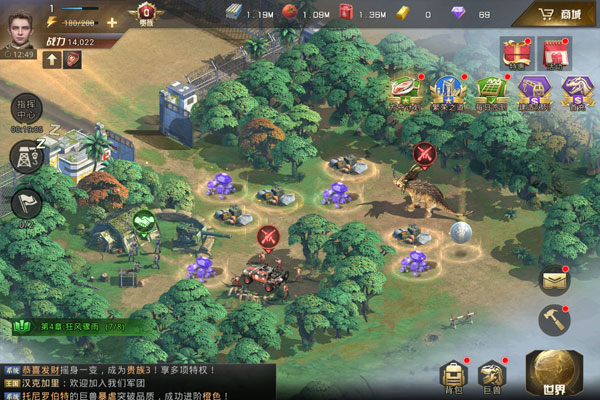Open the calendar events icon

pyautogui.click(x=553, y=52)
